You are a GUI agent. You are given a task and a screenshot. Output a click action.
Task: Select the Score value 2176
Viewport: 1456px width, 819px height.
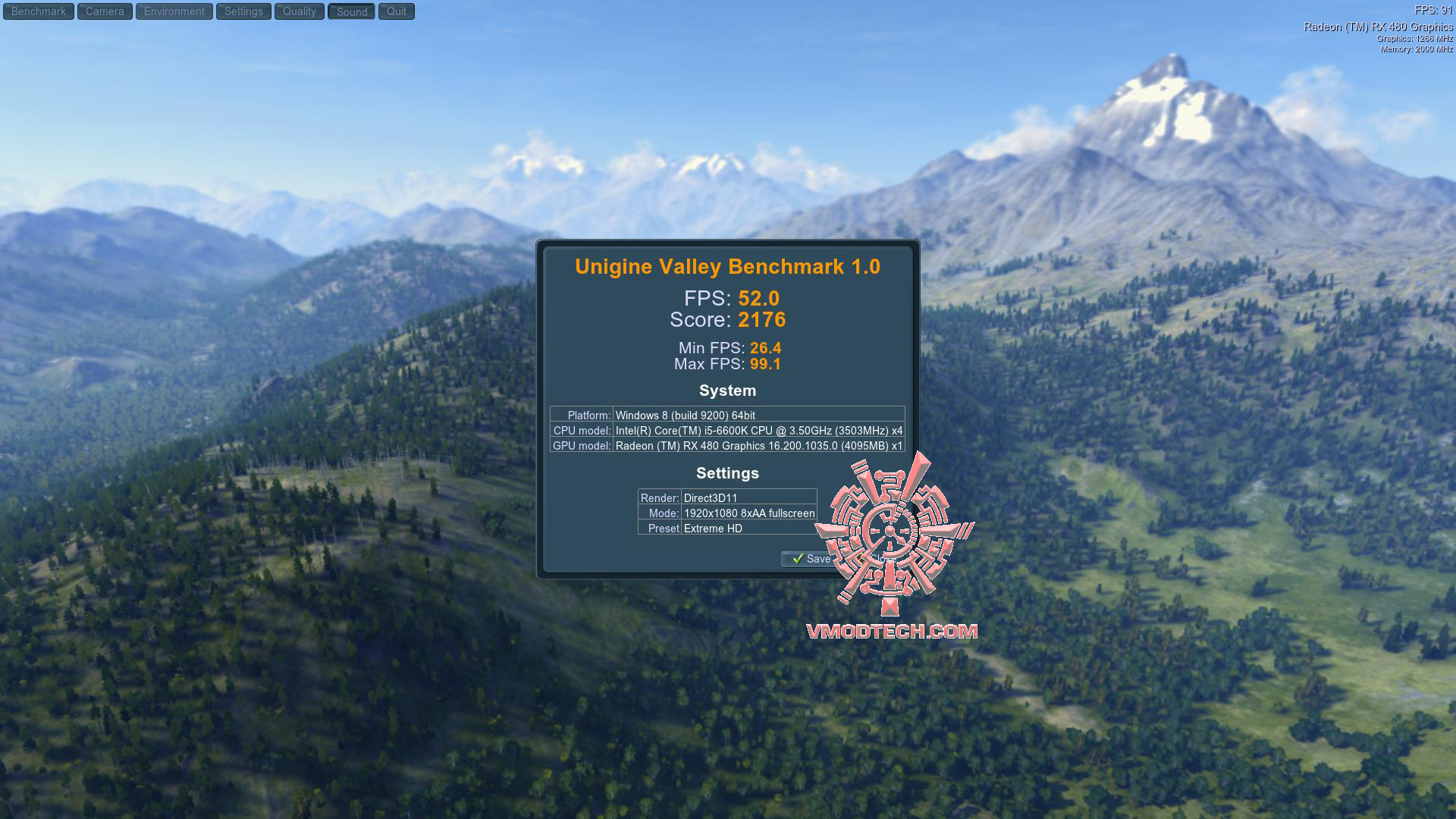click(x=763, y=320)
